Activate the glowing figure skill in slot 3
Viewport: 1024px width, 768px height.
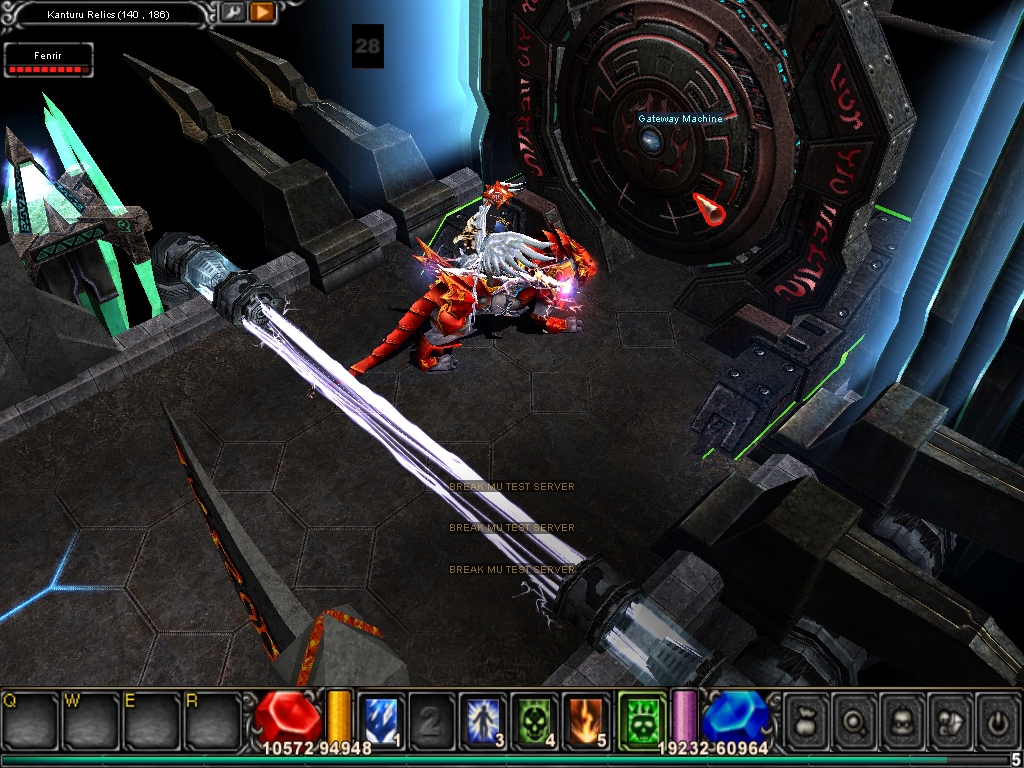[484, 718]
